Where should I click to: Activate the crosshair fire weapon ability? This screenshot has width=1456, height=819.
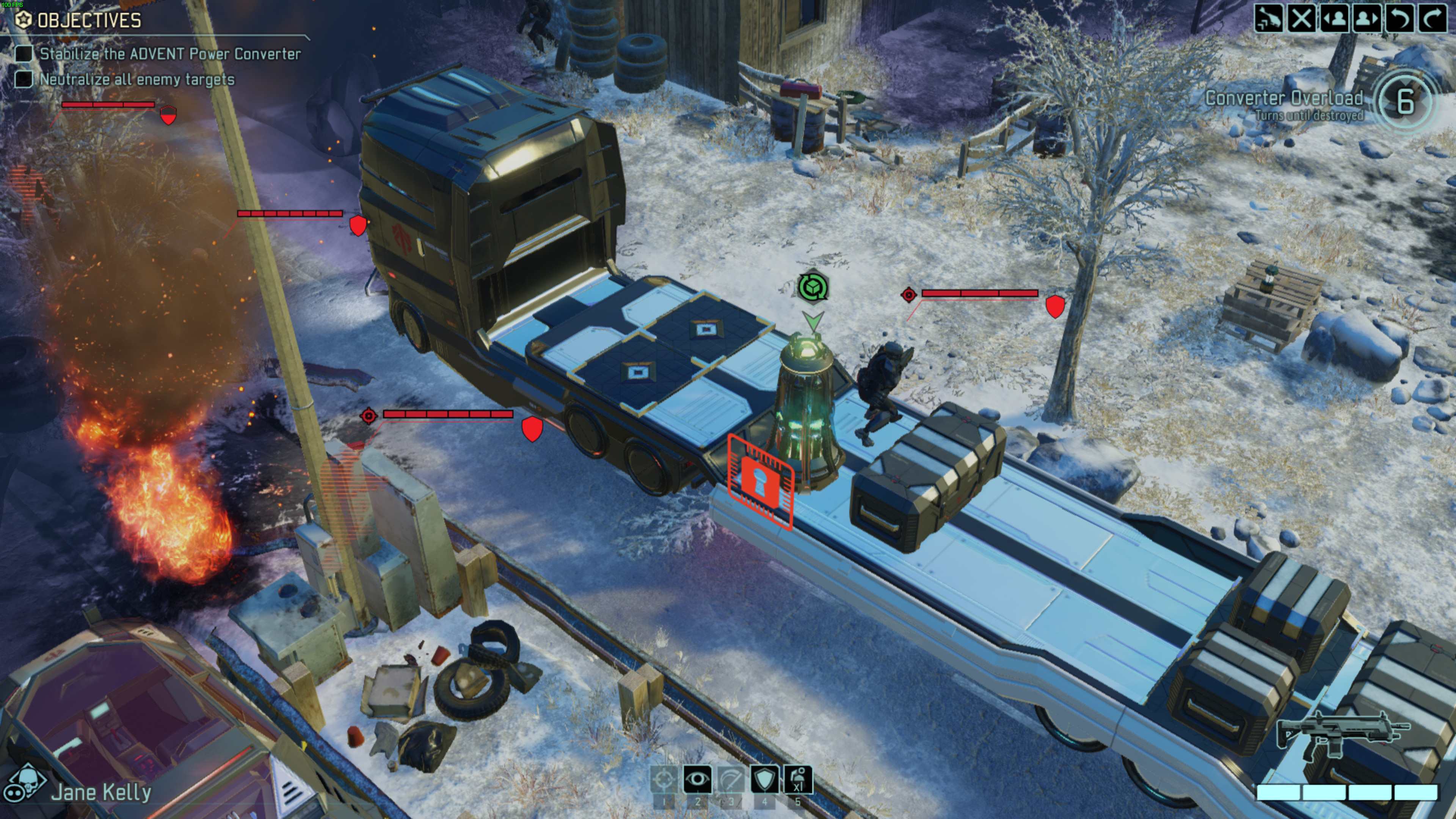(664, 780)
